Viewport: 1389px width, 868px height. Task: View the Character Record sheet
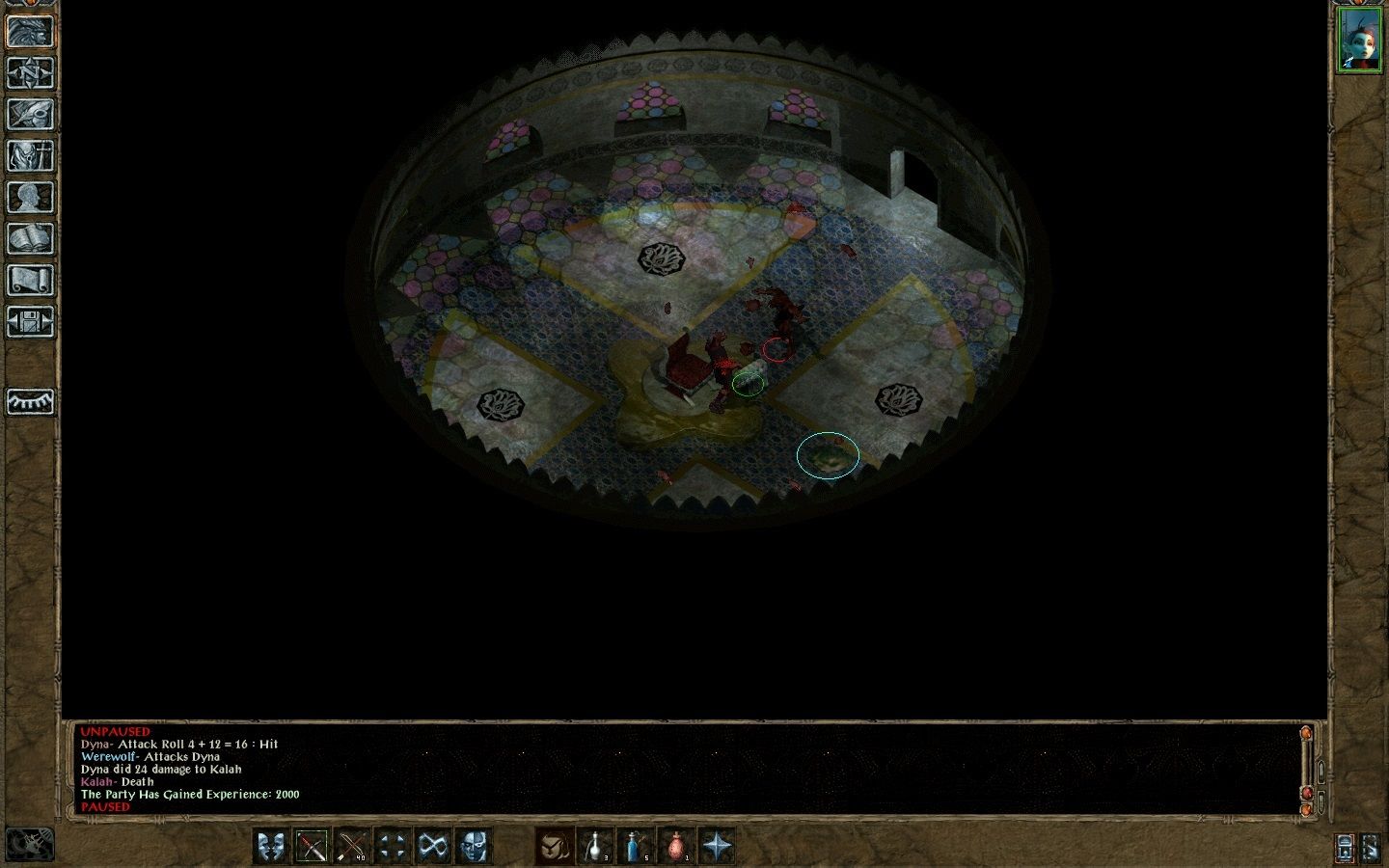tap(31, 193)
